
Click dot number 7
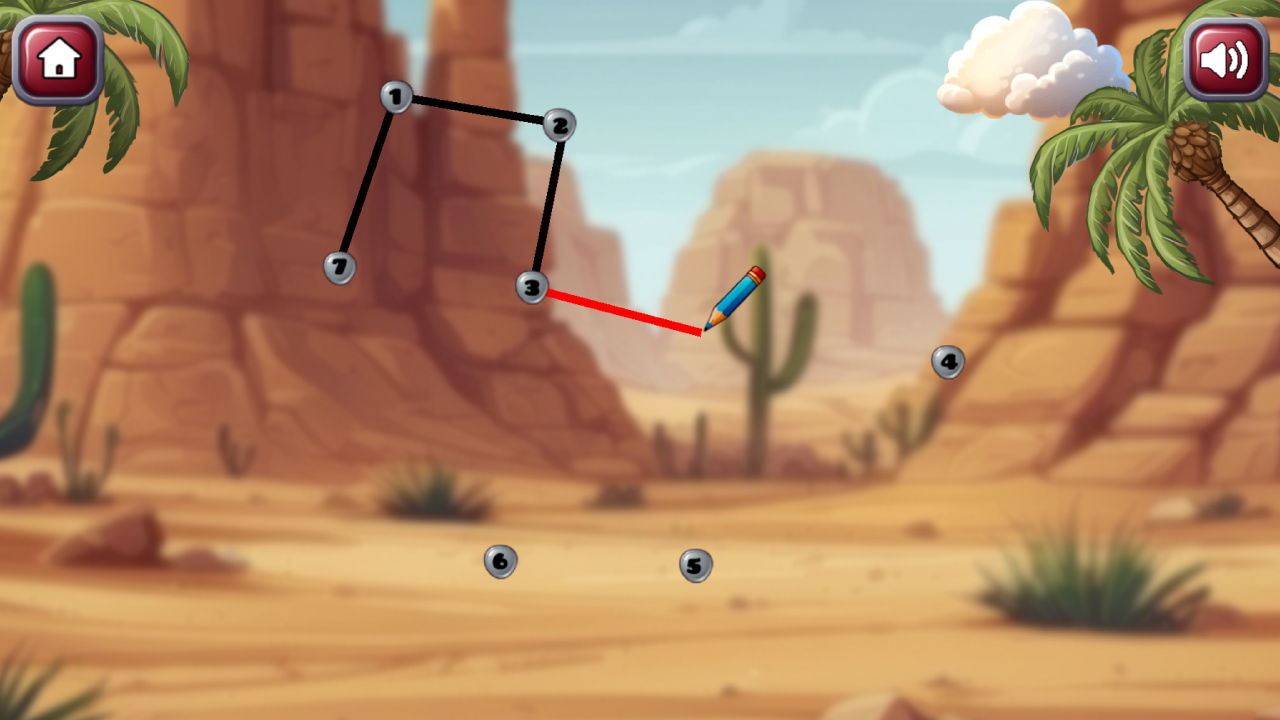point(339,267)
